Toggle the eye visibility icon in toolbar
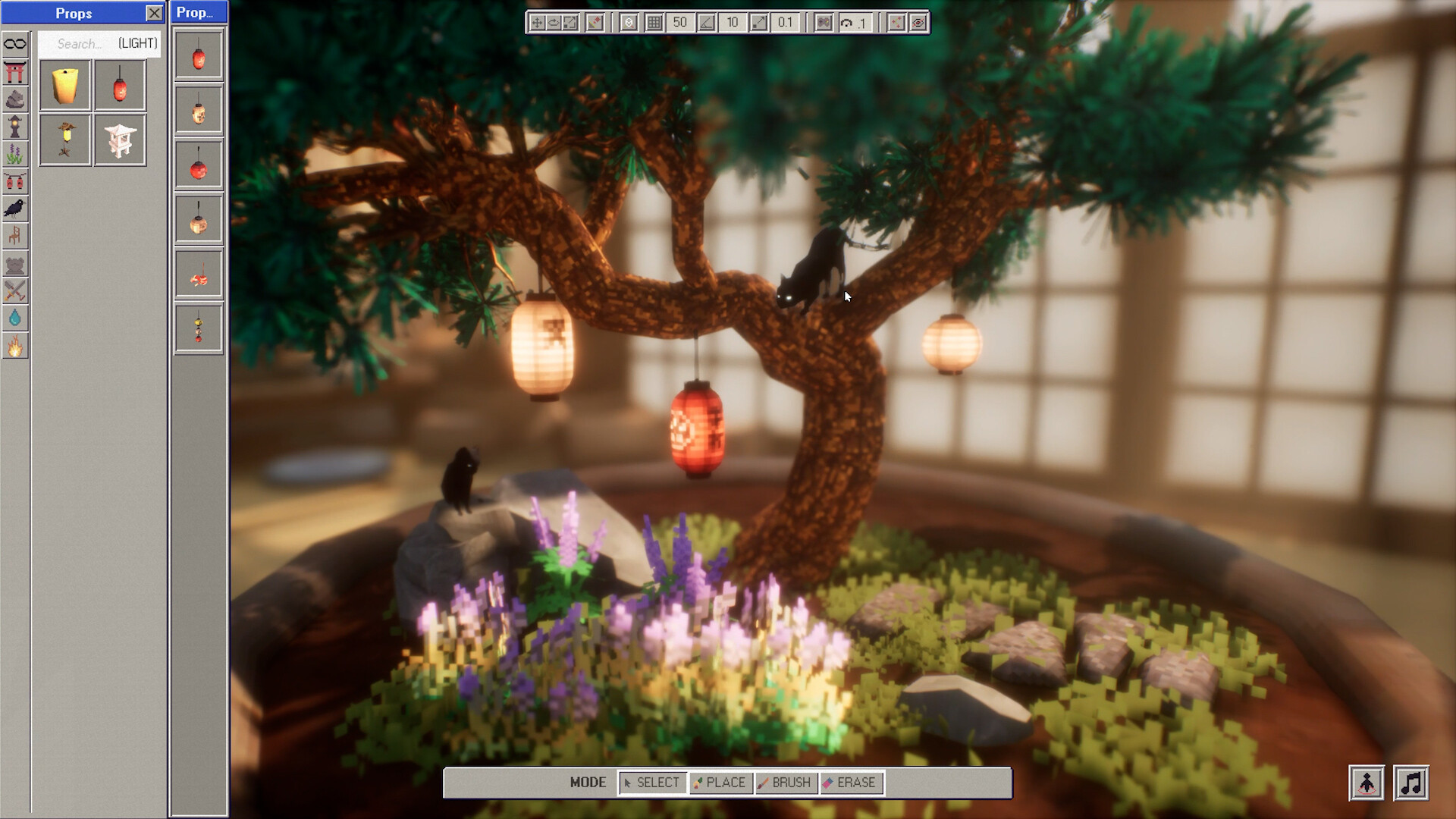 [918, 23]
